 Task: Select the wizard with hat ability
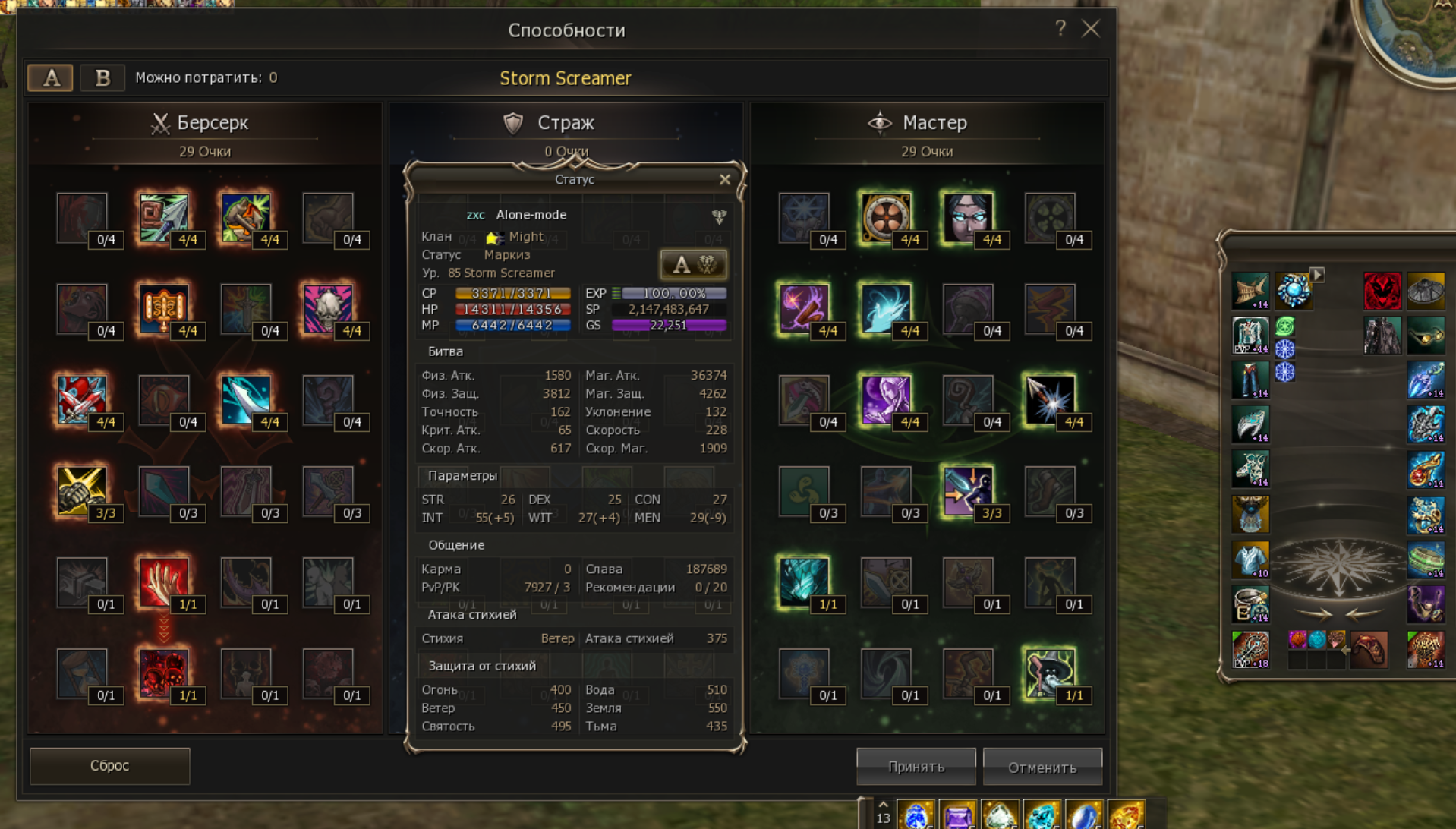coord(1049,673)
